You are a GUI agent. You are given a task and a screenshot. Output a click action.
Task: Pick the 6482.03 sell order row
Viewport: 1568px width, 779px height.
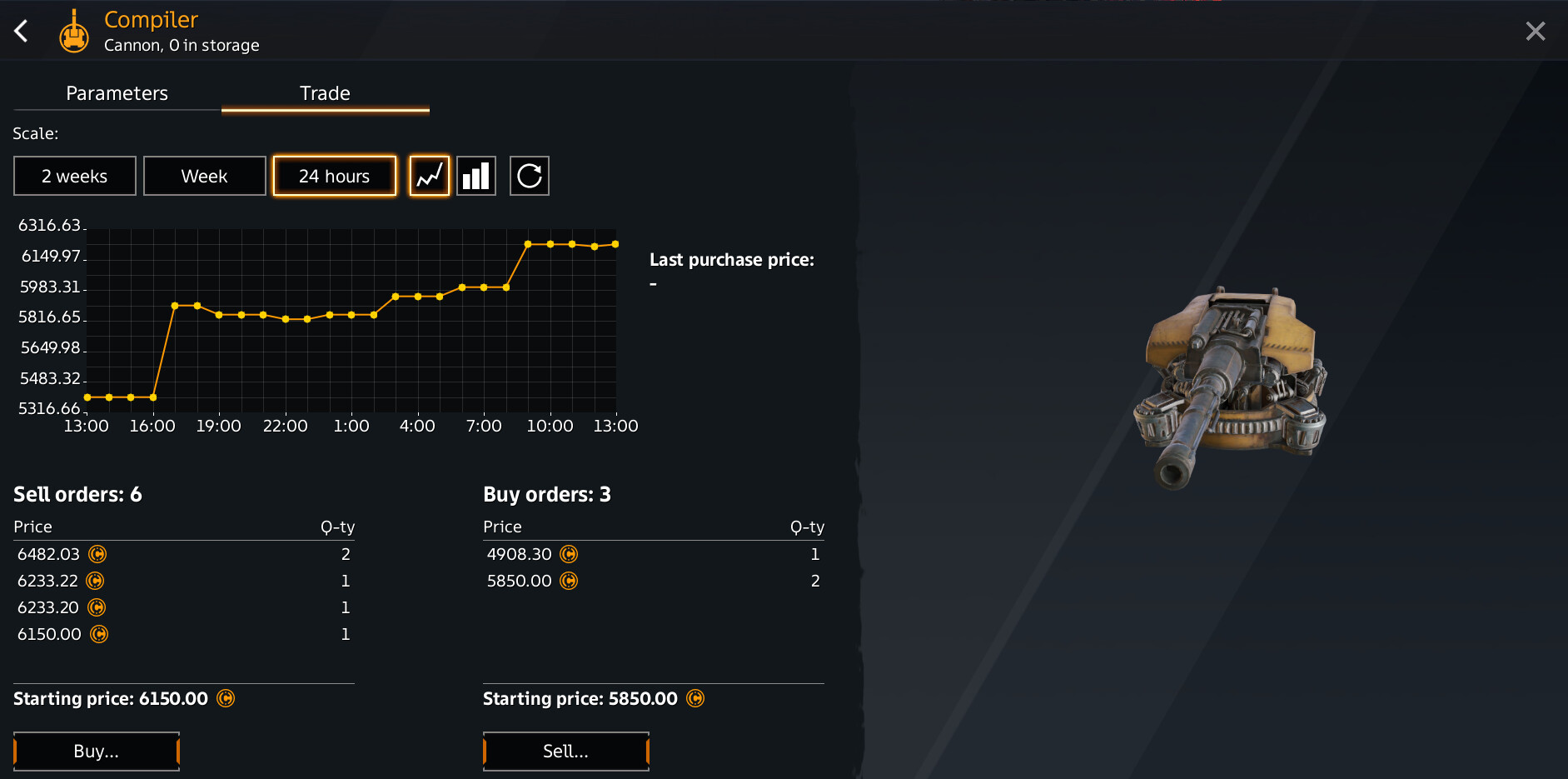[x=183, y=554]
